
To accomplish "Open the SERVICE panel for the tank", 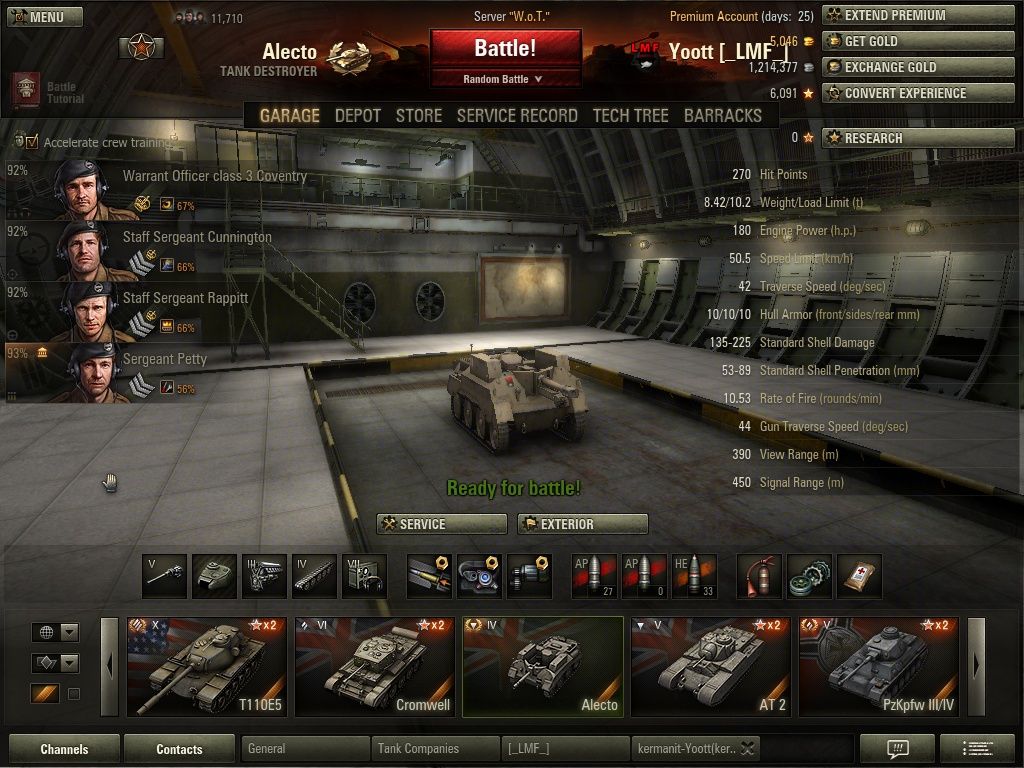I will click(x=442, y=524).
